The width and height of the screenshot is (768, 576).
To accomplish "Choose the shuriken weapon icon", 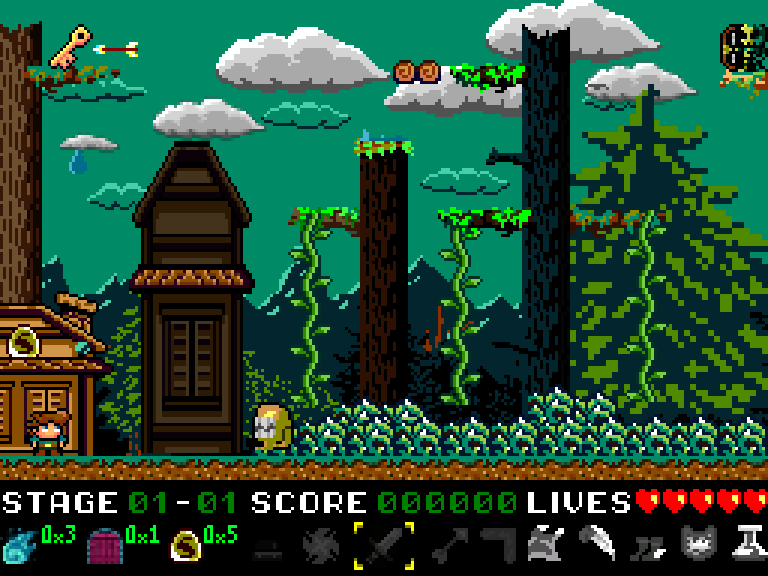I will 322,545.
